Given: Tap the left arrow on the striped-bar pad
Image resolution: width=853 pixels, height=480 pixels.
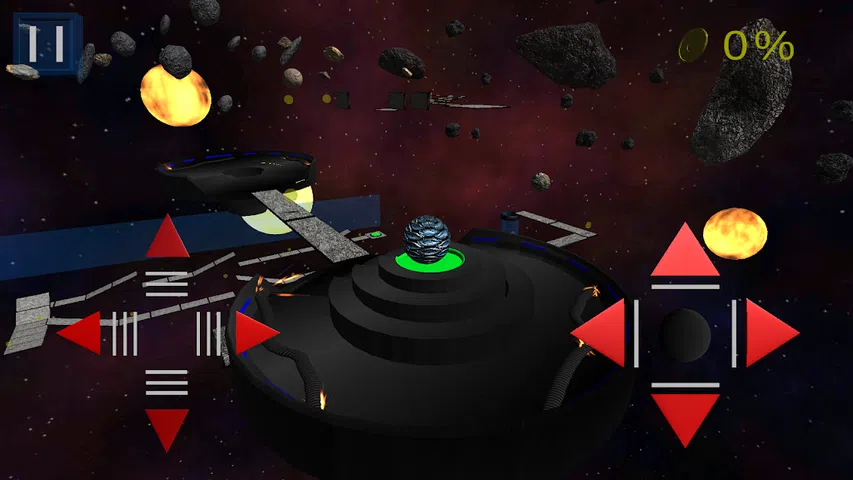Looking at the screenshot, I should [x=81, y=333].
